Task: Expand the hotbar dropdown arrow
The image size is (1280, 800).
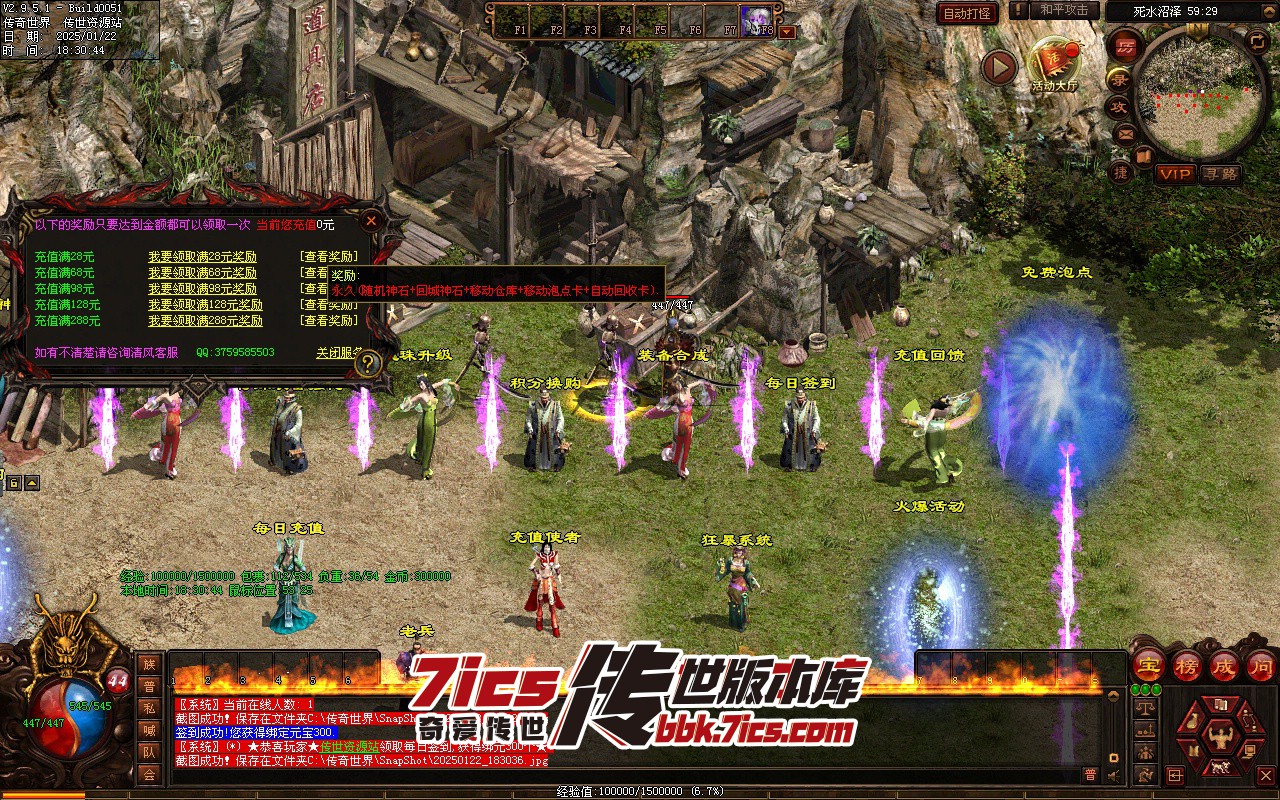Action: [787, 31]
